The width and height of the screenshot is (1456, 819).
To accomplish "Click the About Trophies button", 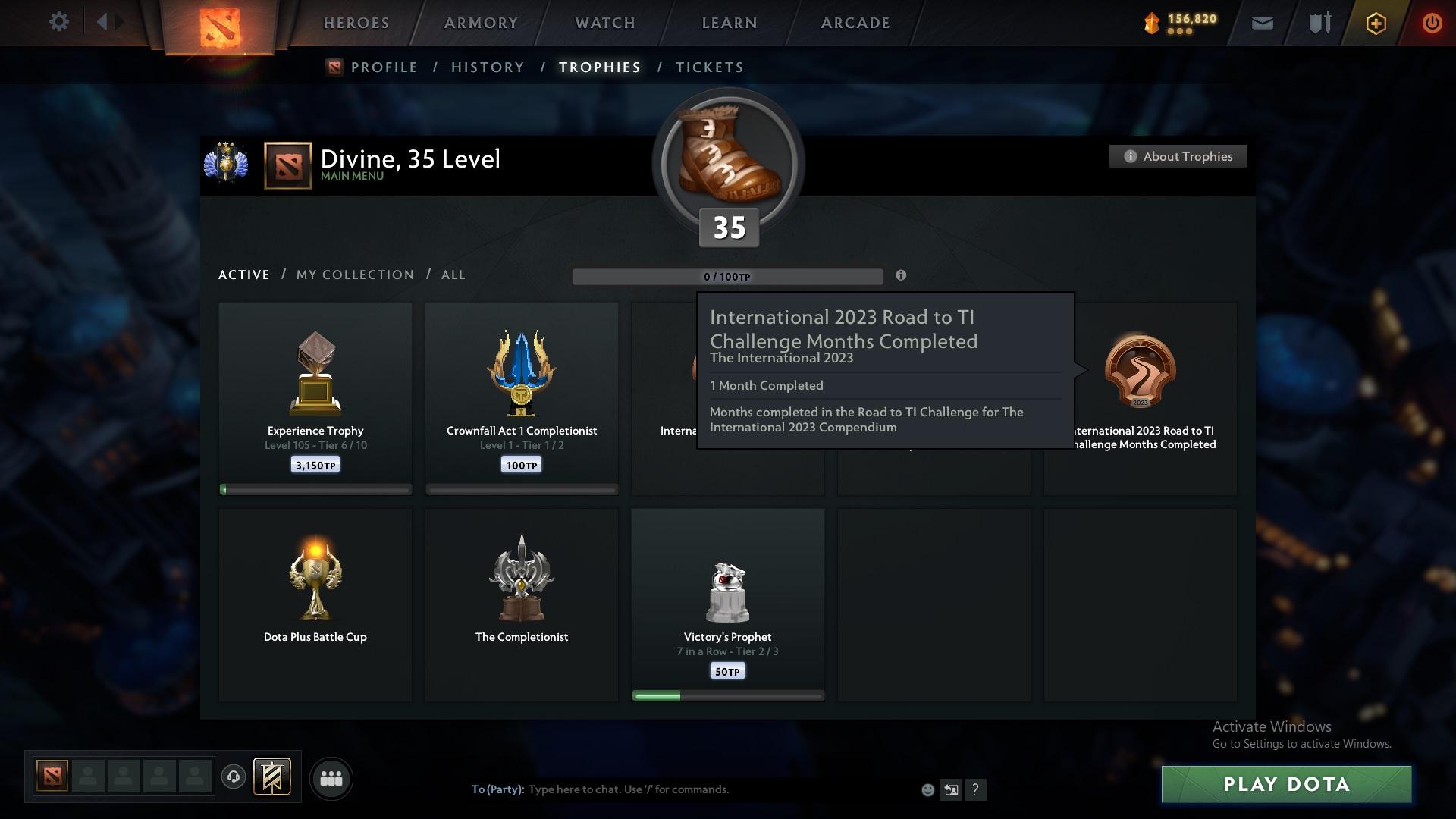I will (x=1178, y=156).
